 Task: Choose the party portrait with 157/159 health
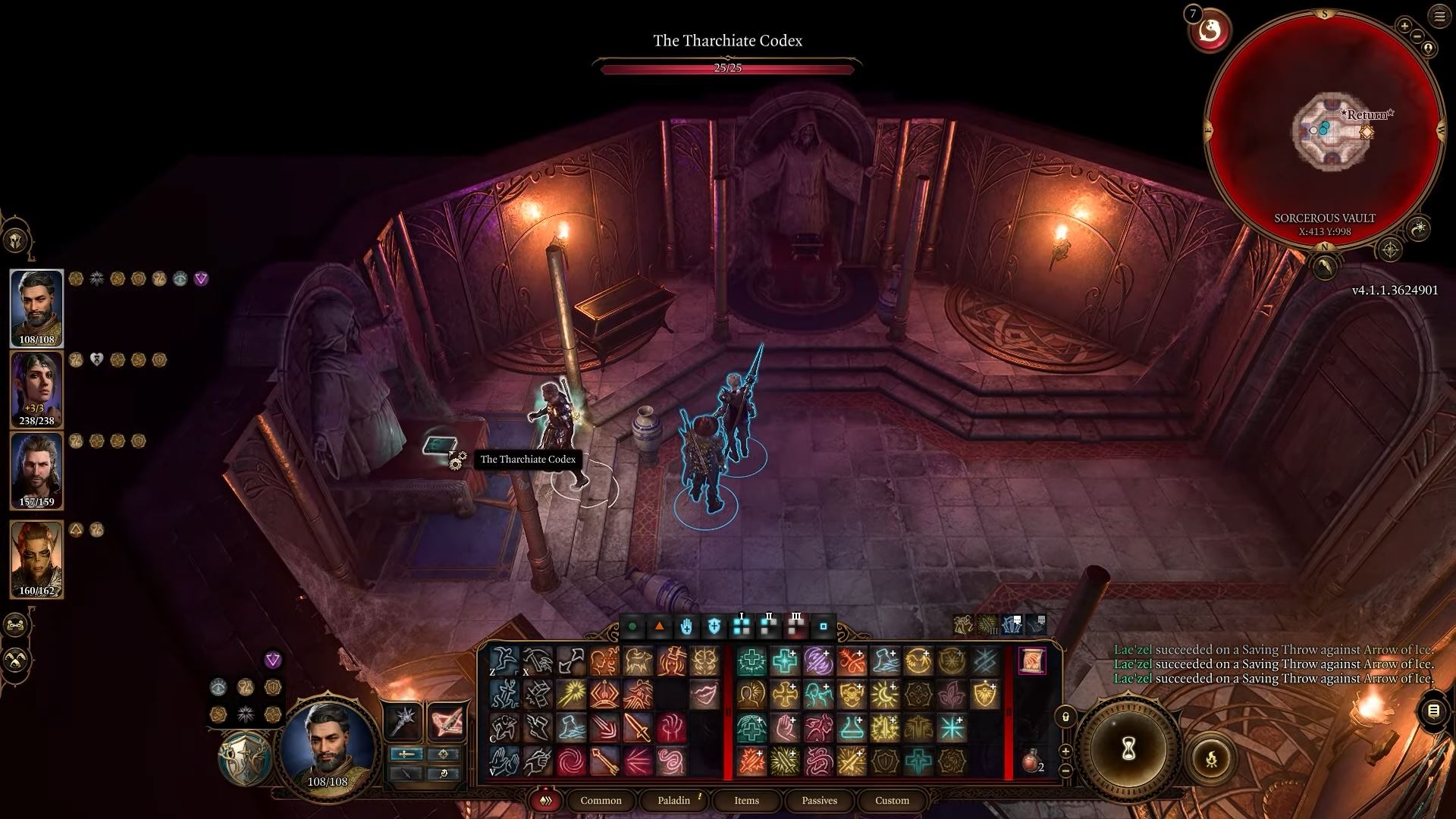[x=36, y=470]
